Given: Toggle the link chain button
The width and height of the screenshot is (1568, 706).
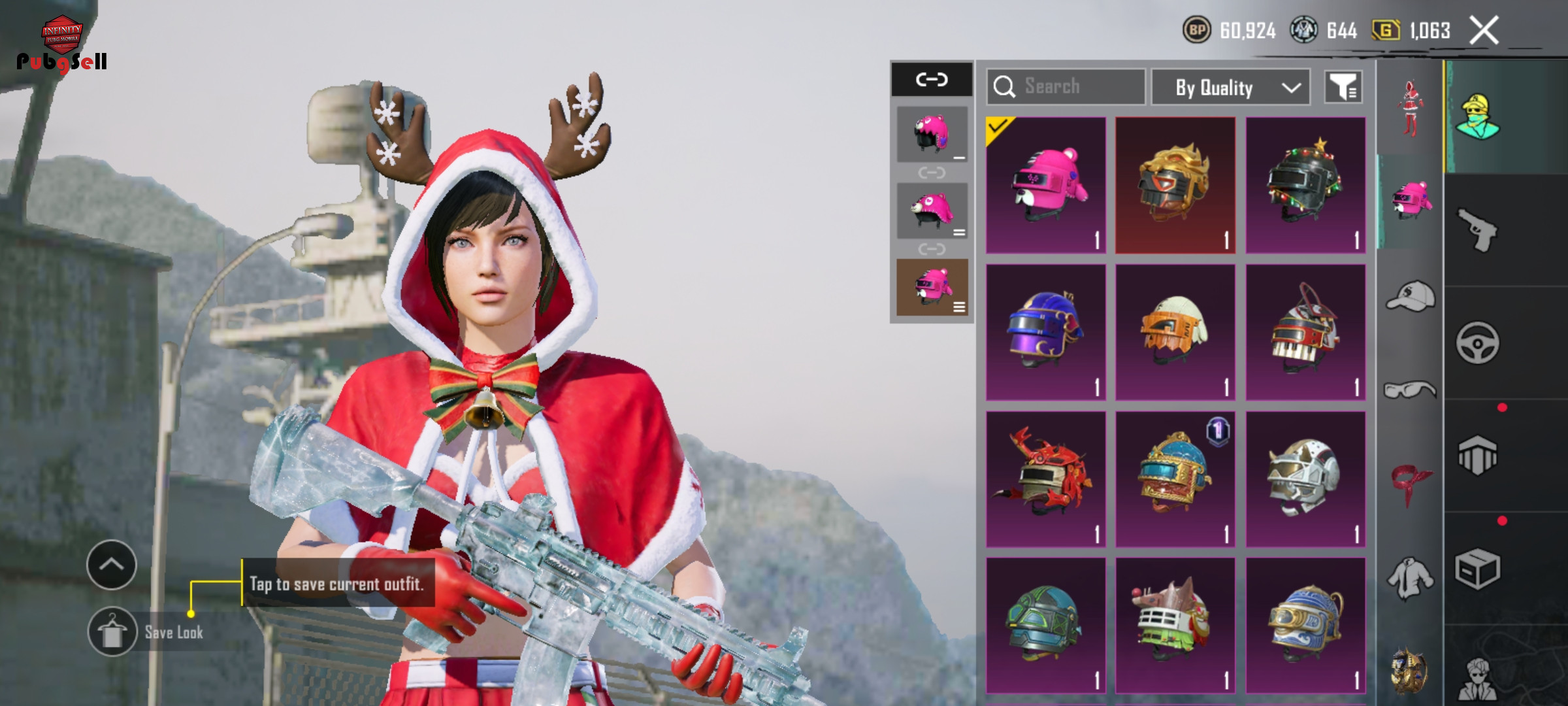Looking at the screenshot, I should (932, 80).
